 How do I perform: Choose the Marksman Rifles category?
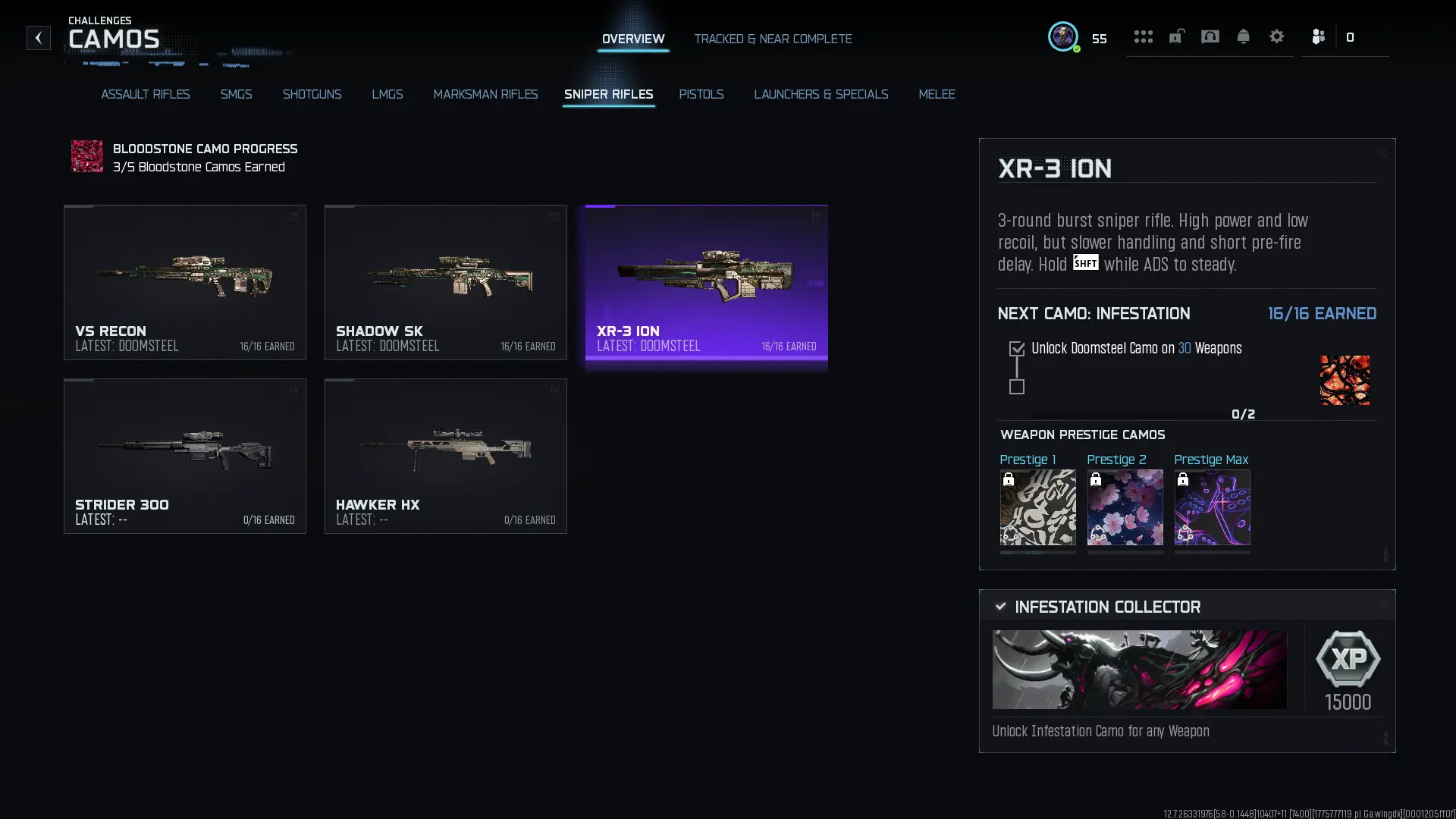coord(485,94)
